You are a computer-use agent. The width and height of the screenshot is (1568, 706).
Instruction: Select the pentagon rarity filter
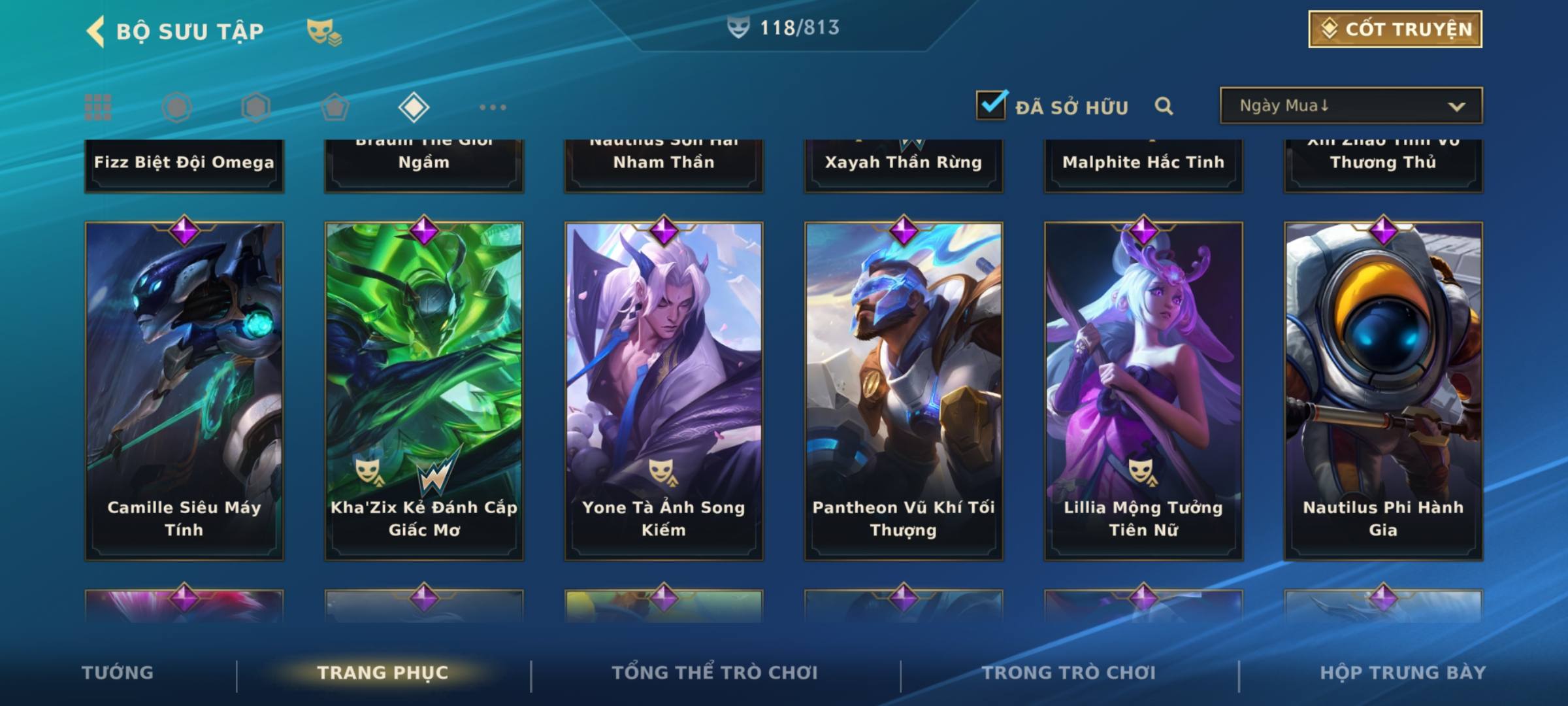[335, 107]
